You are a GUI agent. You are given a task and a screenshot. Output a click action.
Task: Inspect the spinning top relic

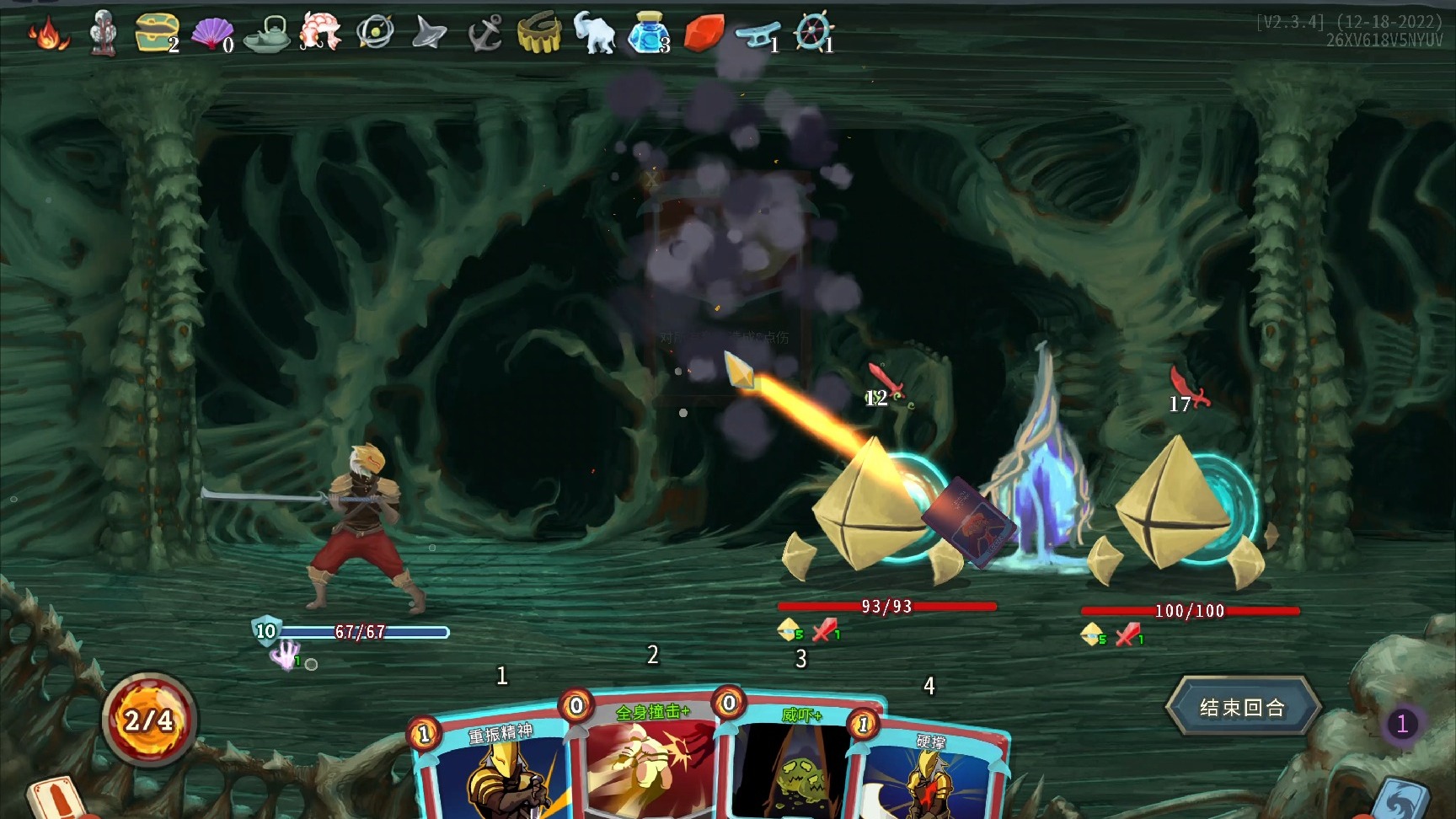pos(429,34)
